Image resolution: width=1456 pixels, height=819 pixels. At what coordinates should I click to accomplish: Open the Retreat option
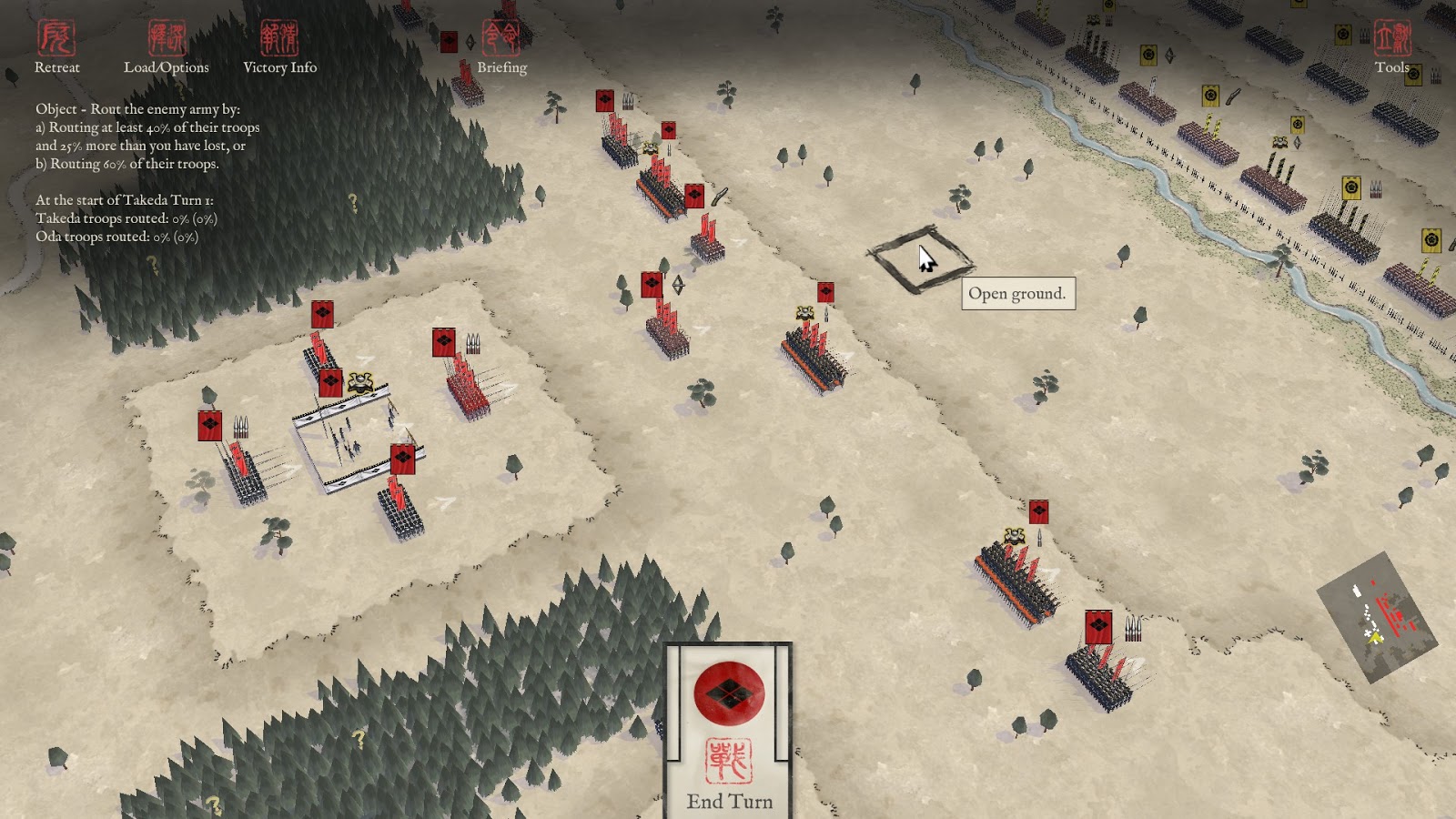(56, 47)
